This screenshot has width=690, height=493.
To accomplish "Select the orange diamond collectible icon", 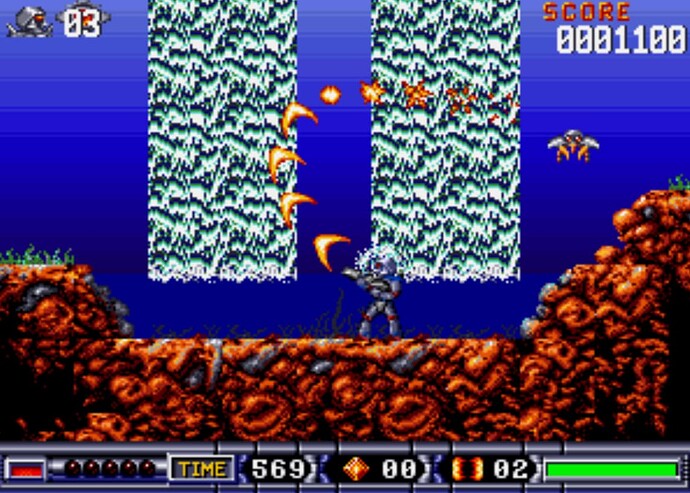I will pyautogui.click(x=356, y=468).
